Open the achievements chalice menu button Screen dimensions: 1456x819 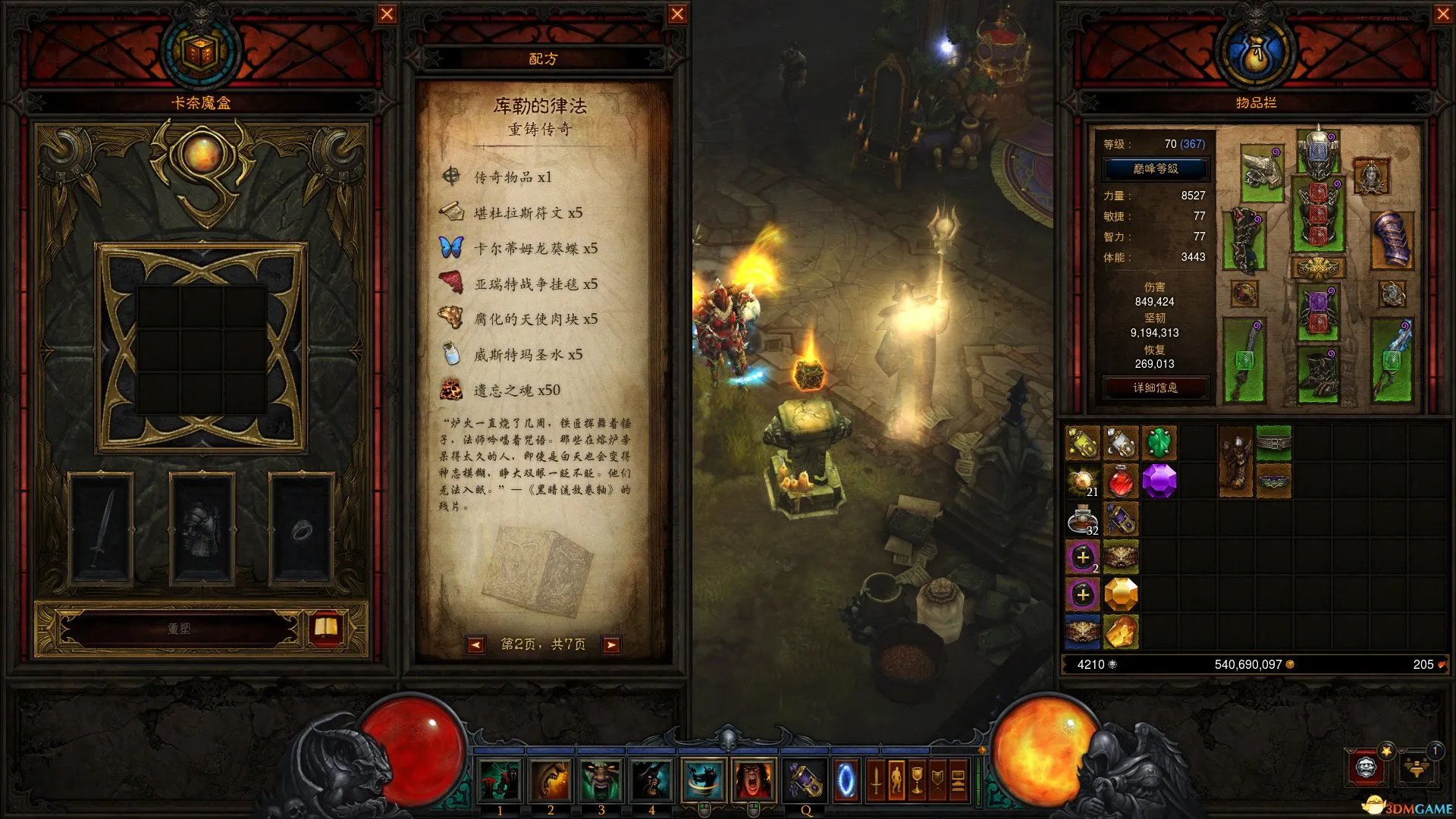[x=917, y=780]
